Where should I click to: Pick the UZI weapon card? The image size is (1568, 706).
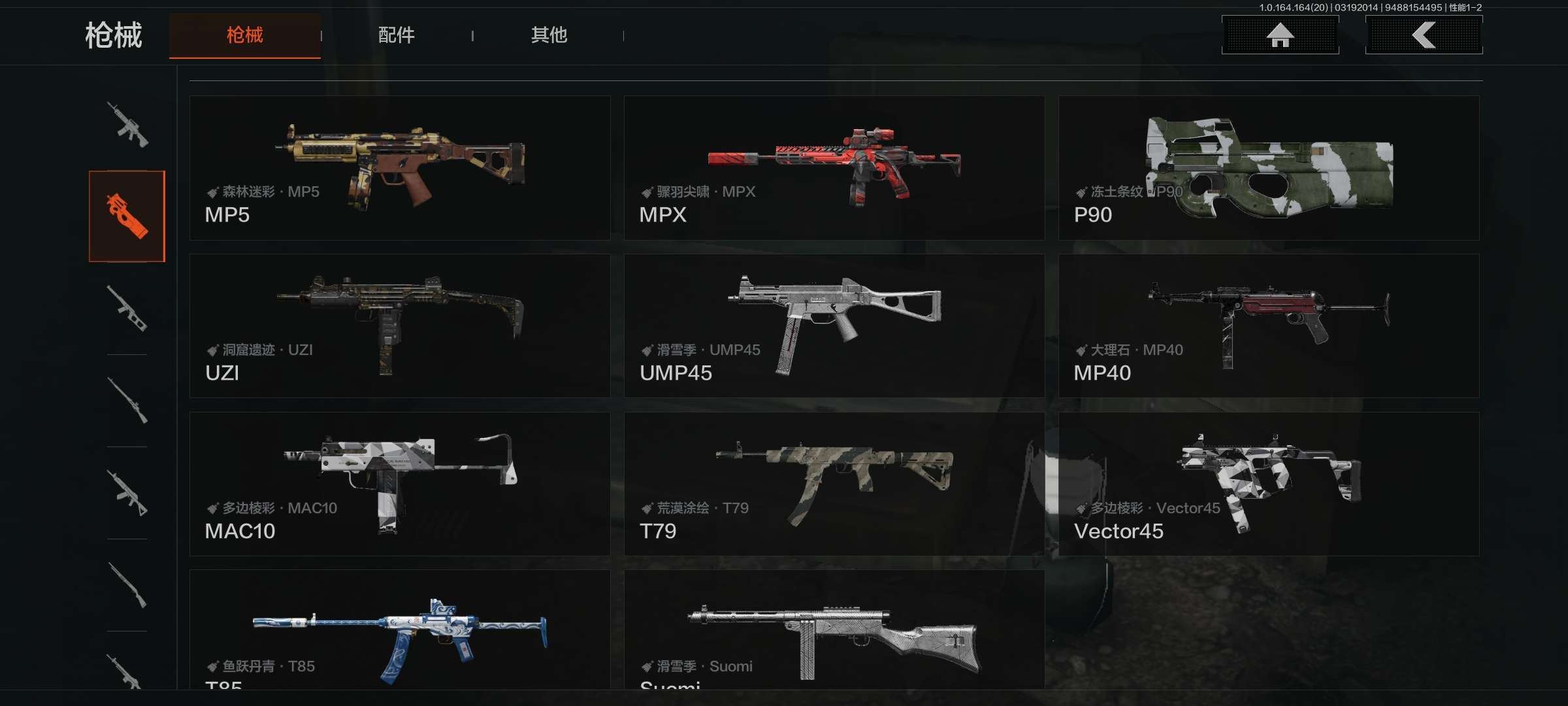[x=400, y=326]
